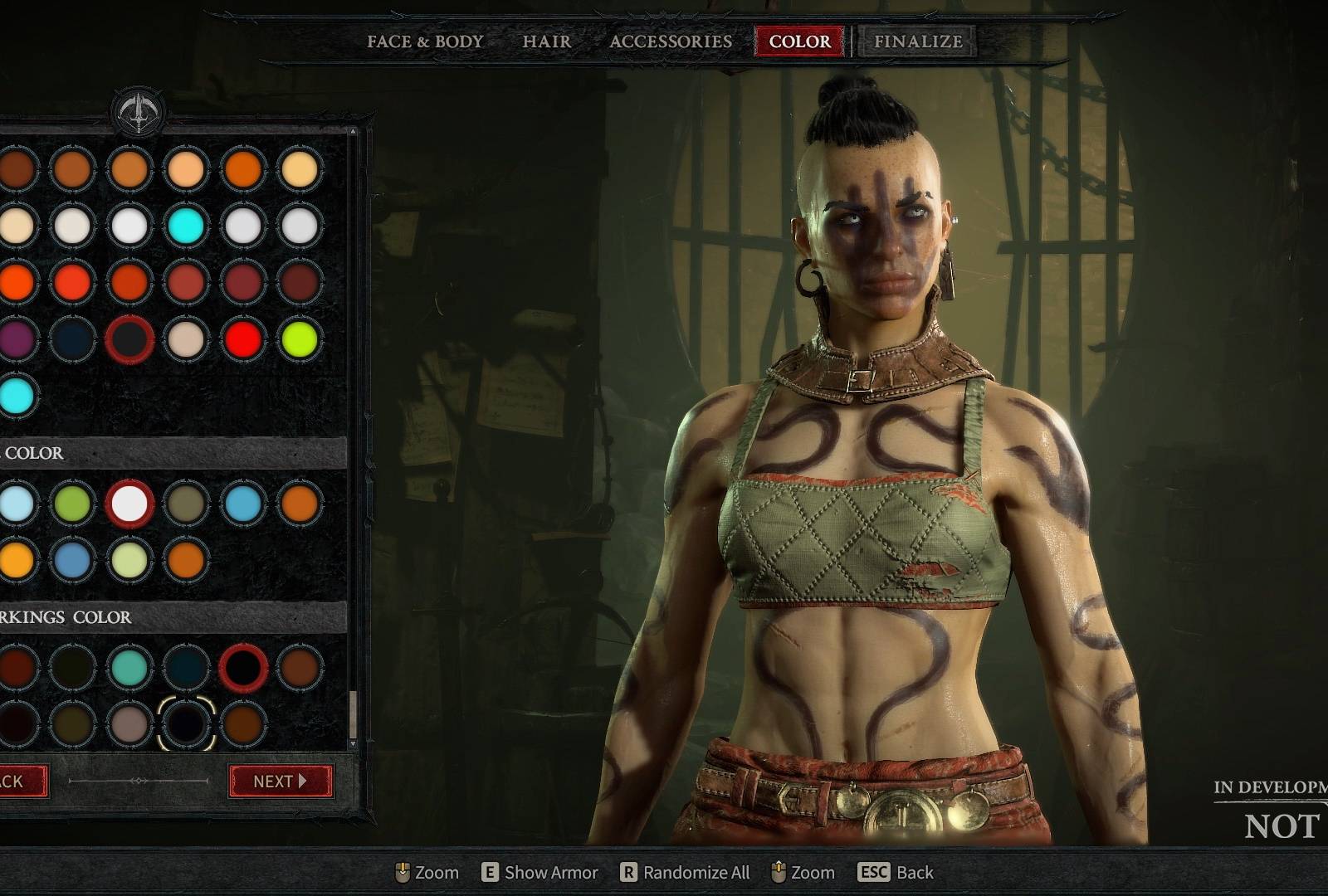1328x896 pixels.
Task: Select the olive drab swatch beside white
Action: click(x=186, y=504)
